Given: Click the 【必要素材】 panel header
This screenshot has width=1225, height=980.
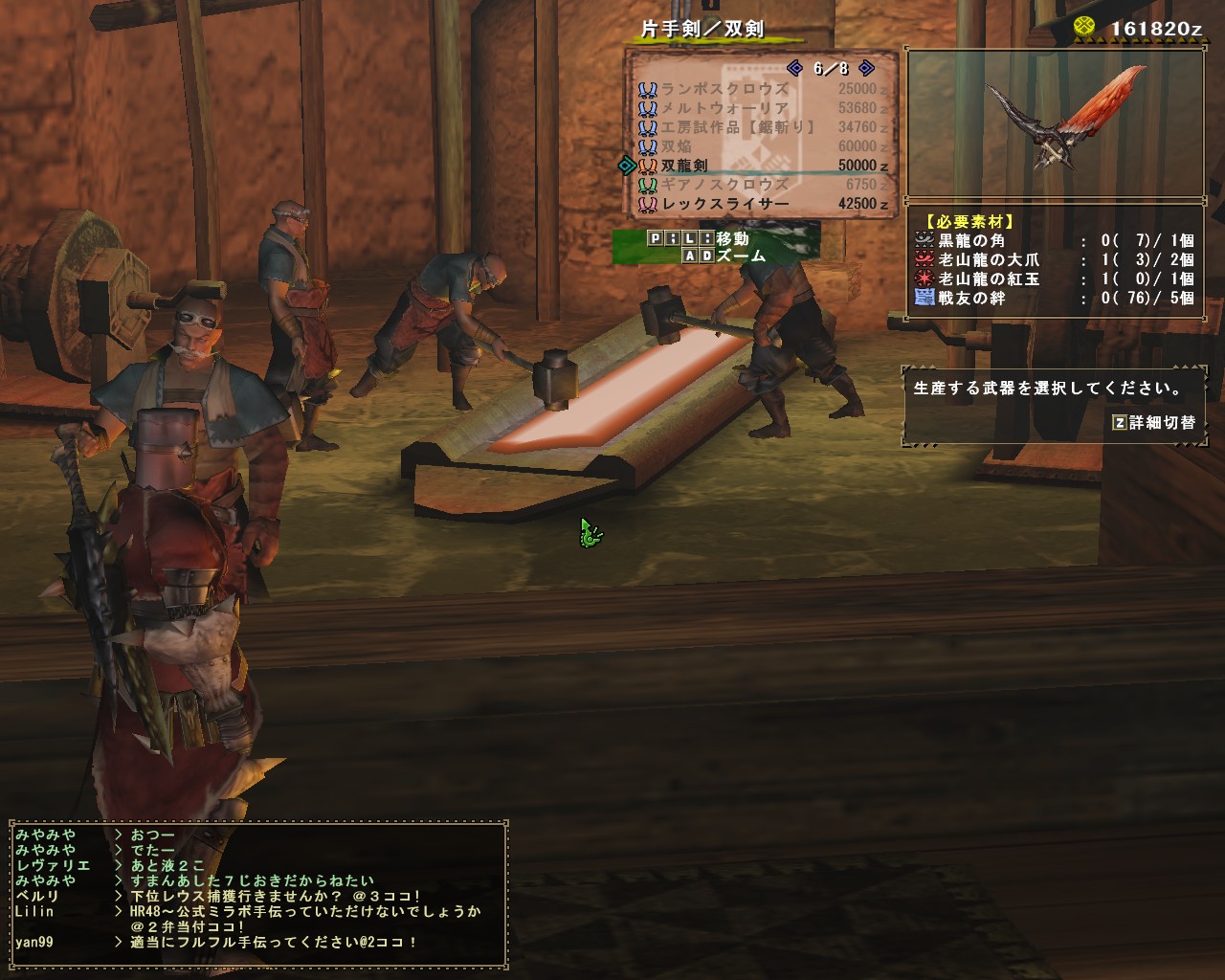Looking at the screenshot, I should coord(969,218).
